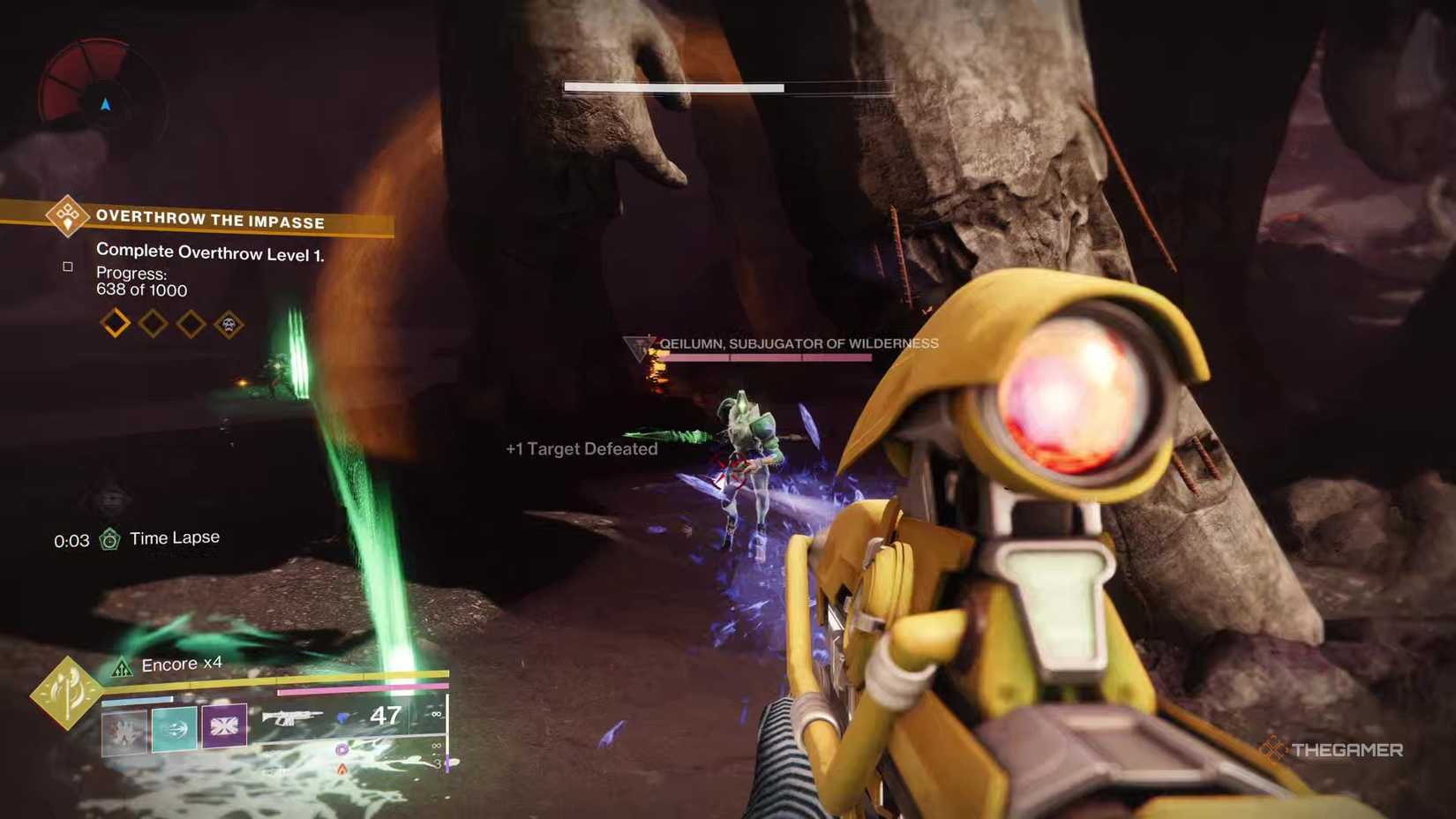Image resolution: width=1456 pixels, height=819 pixels.
Task: Select the skull diamond quest icon
Action: (x=228, y=323)
